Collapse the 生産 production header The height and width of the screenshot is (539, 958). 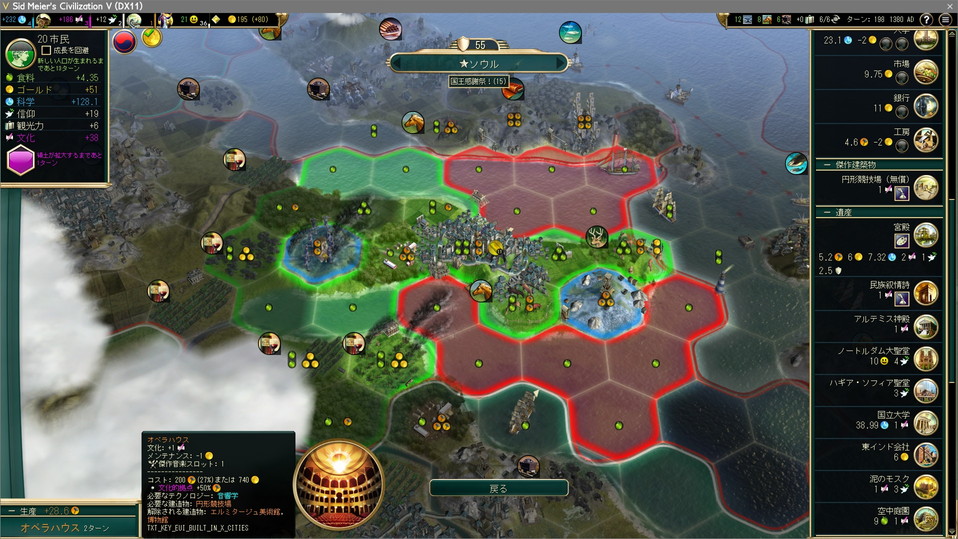(x=11, y=511)
